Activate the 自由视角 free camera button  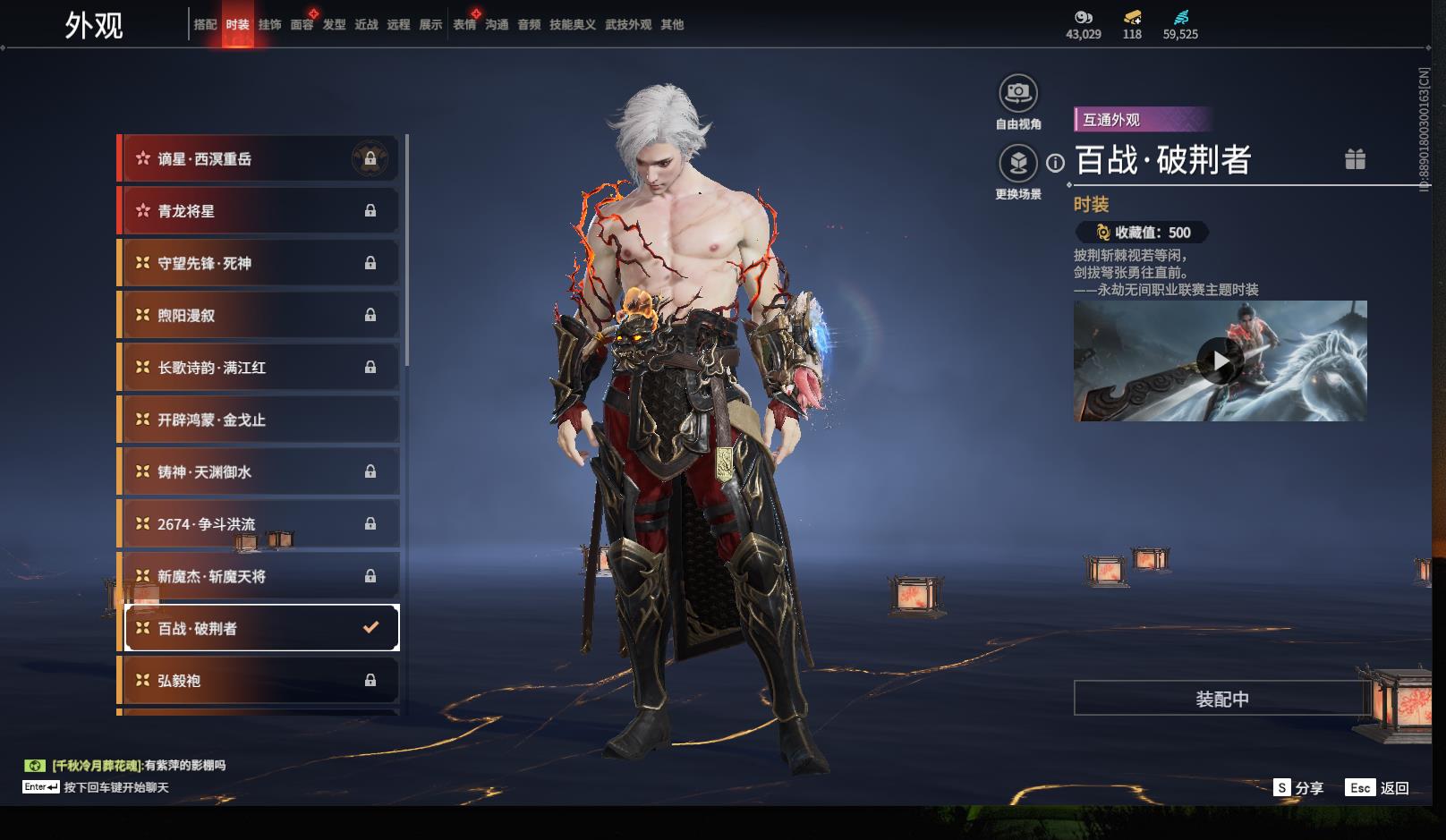[1017, 93]
